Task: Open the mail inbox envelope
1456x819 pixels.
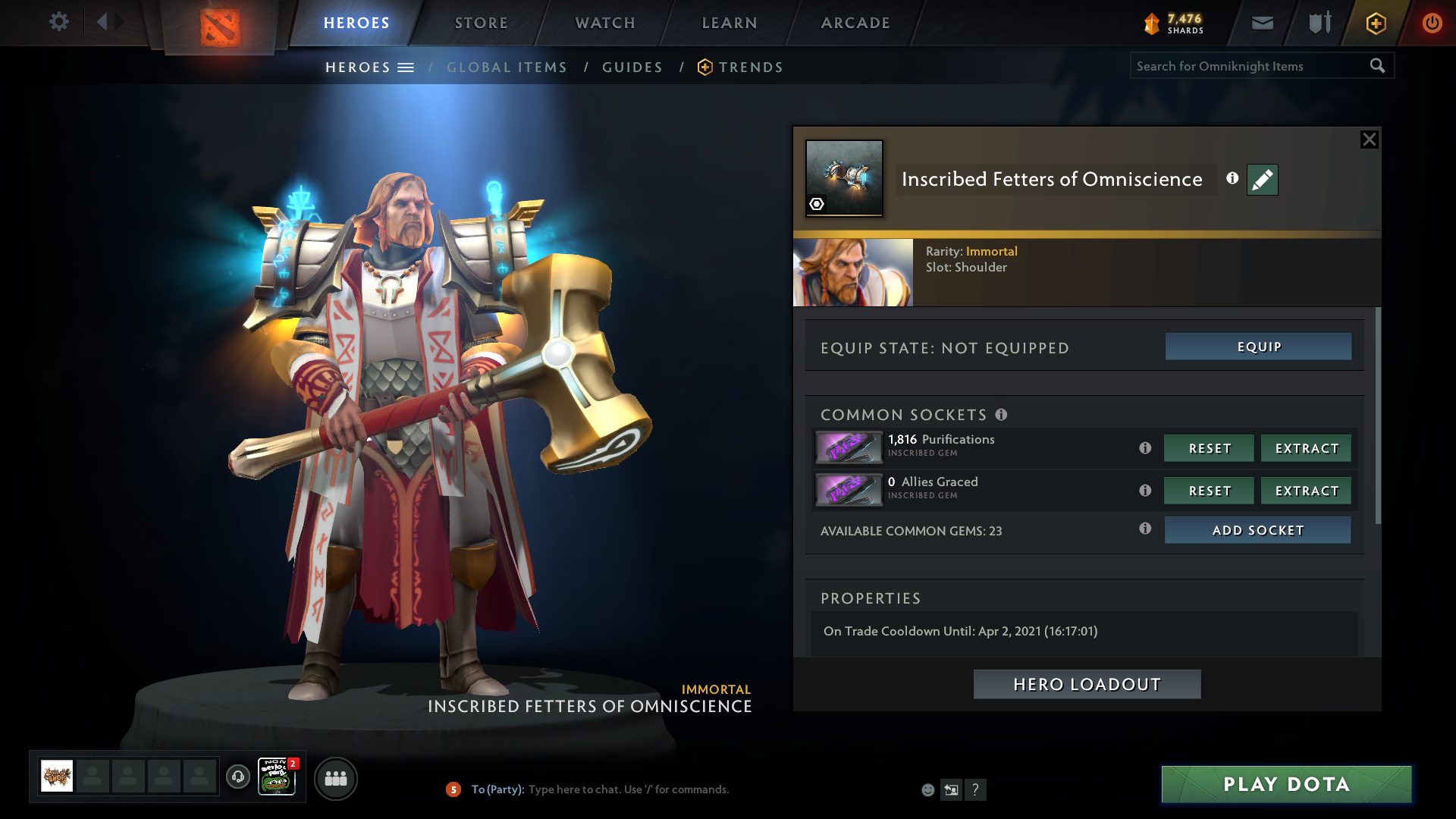Action: 1263,23
